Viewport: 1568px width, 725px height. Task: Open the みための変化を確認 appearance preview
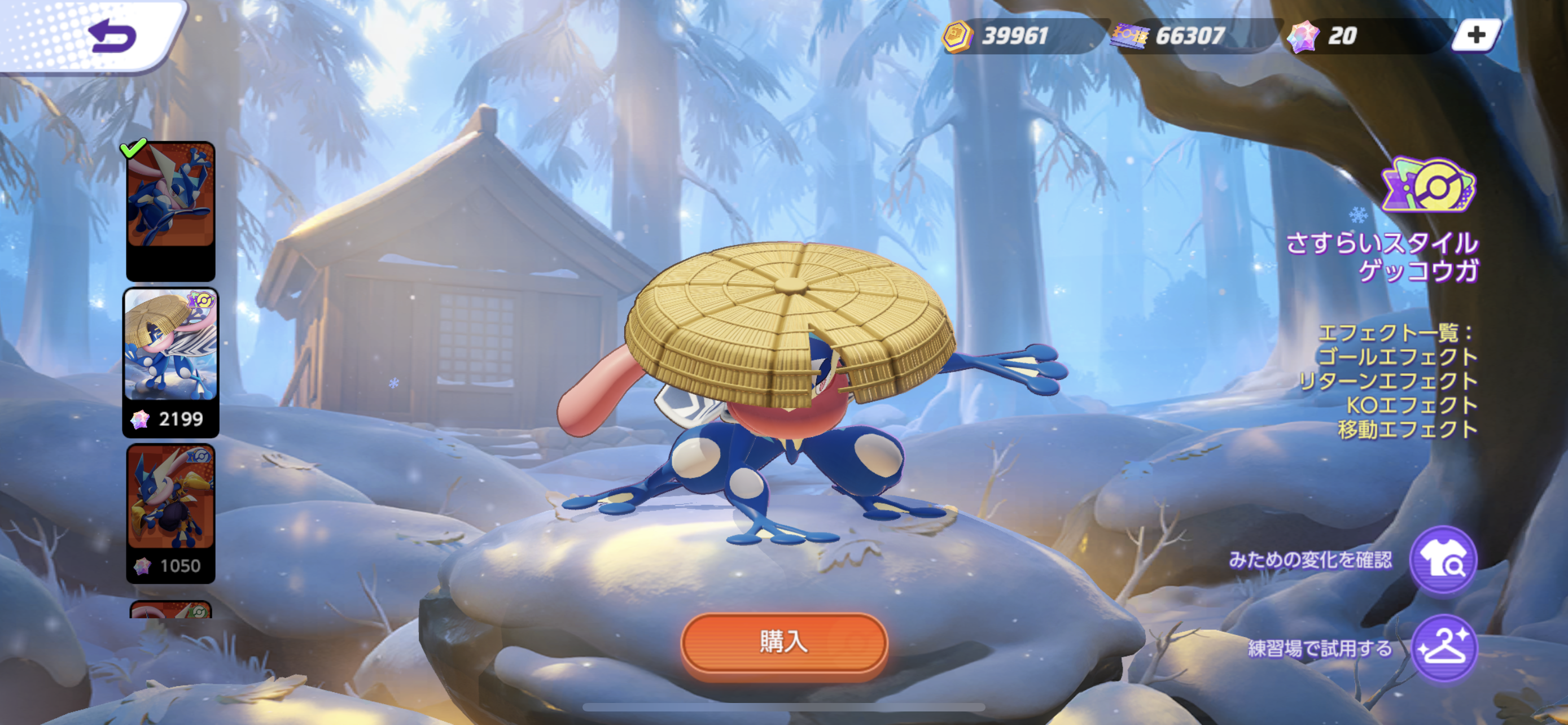point(1443,561)
